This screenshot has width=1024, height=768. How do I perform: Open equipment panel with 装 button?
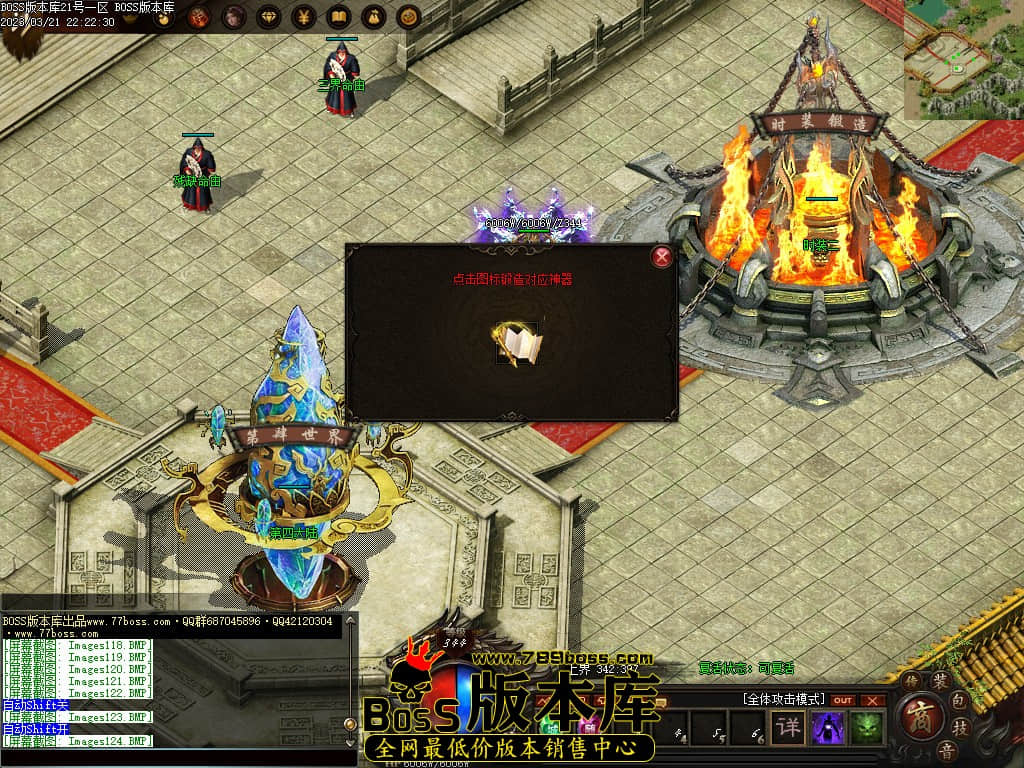click(x=941, y=680)
